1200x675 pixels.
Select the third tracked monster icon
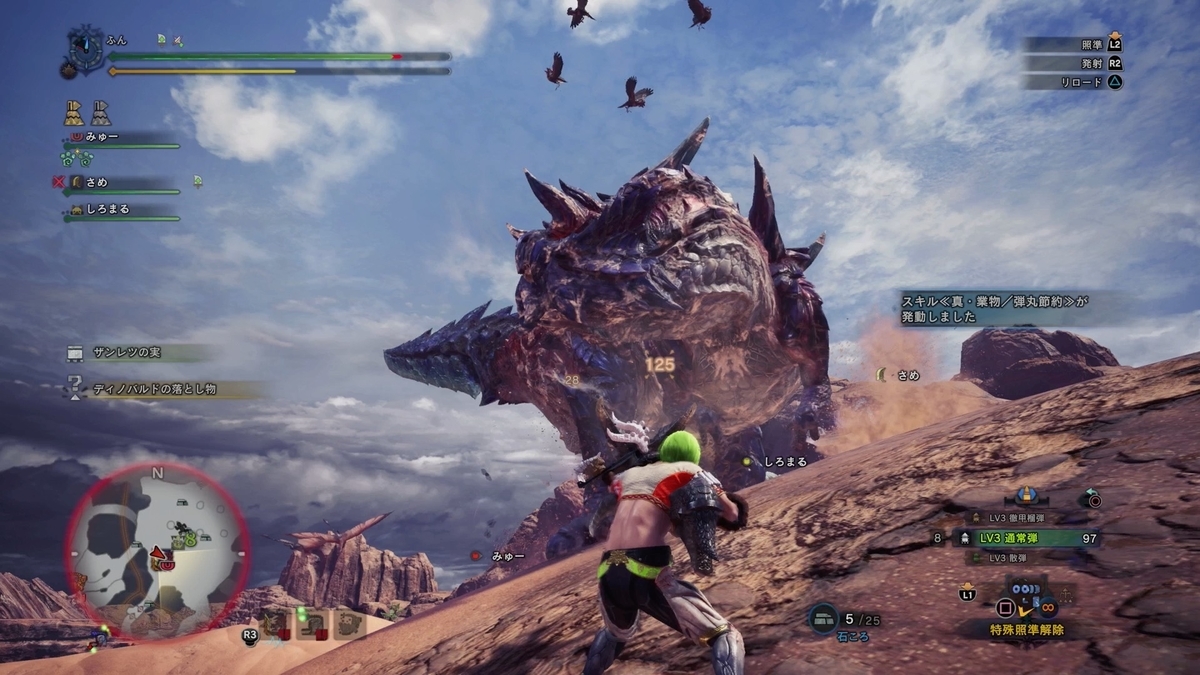click(349, 625)
